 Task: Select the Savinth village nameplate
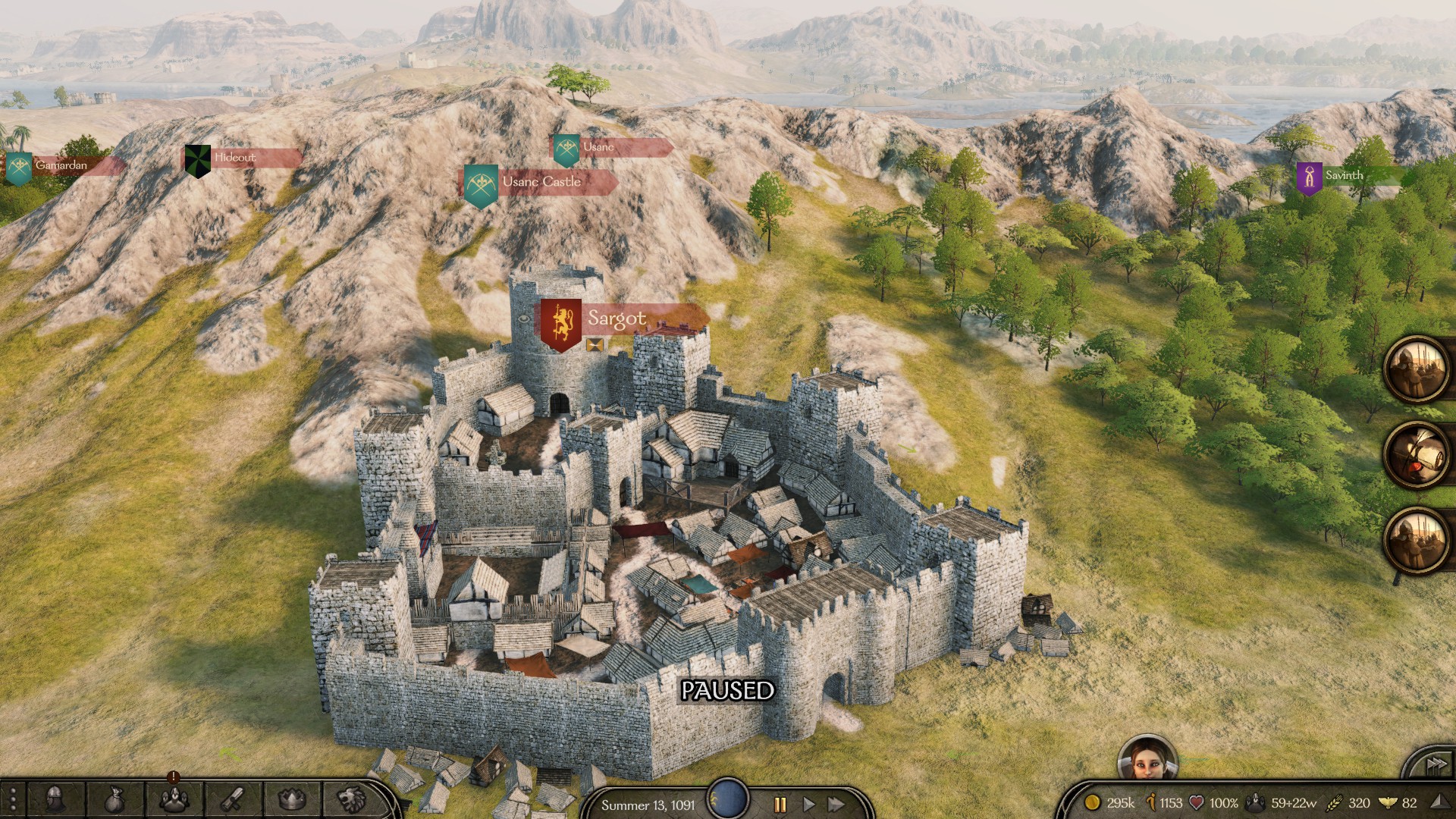click(1343, 176)
